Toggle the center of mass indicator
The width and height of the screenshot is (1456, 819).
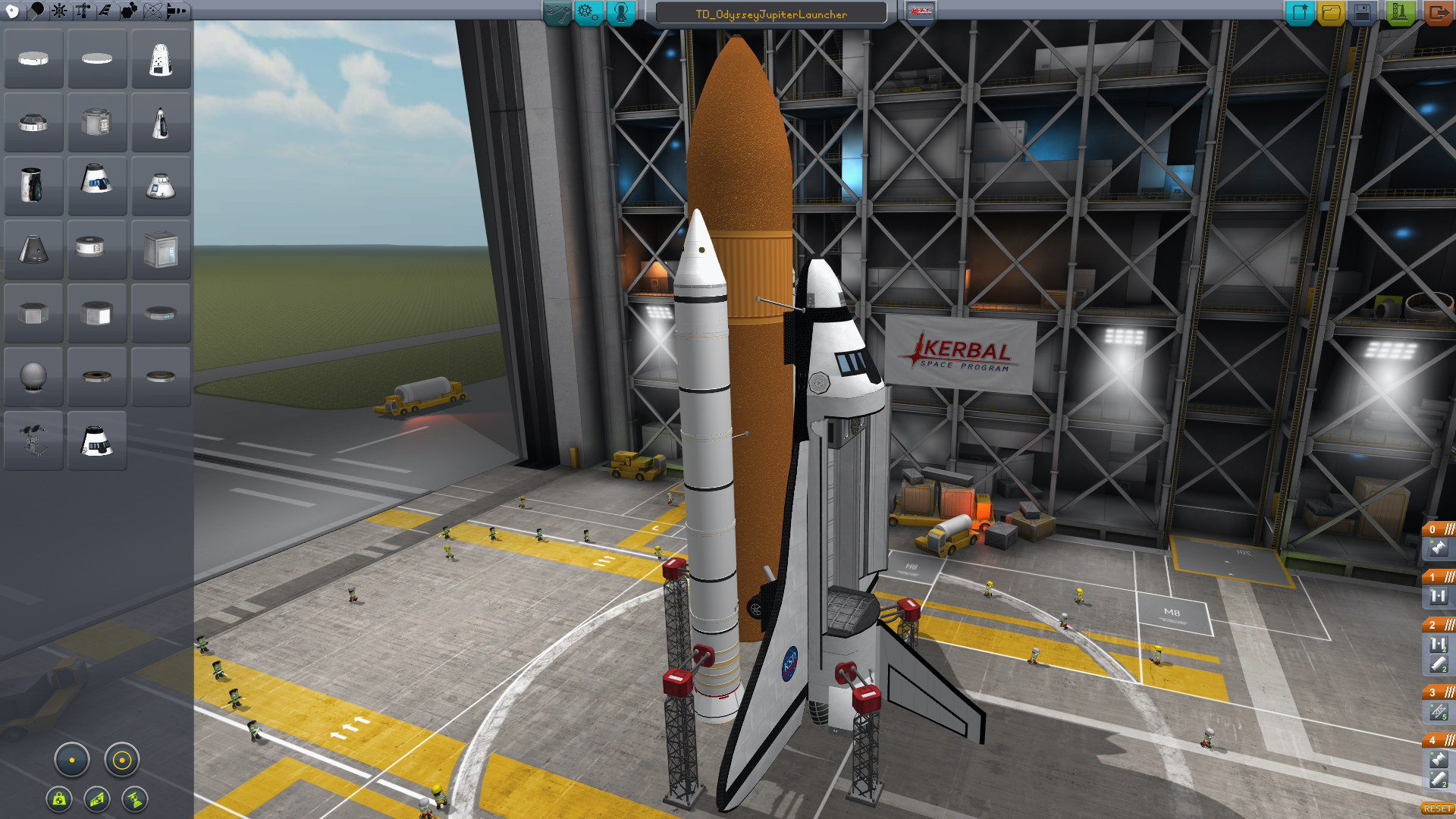[59, 799]
